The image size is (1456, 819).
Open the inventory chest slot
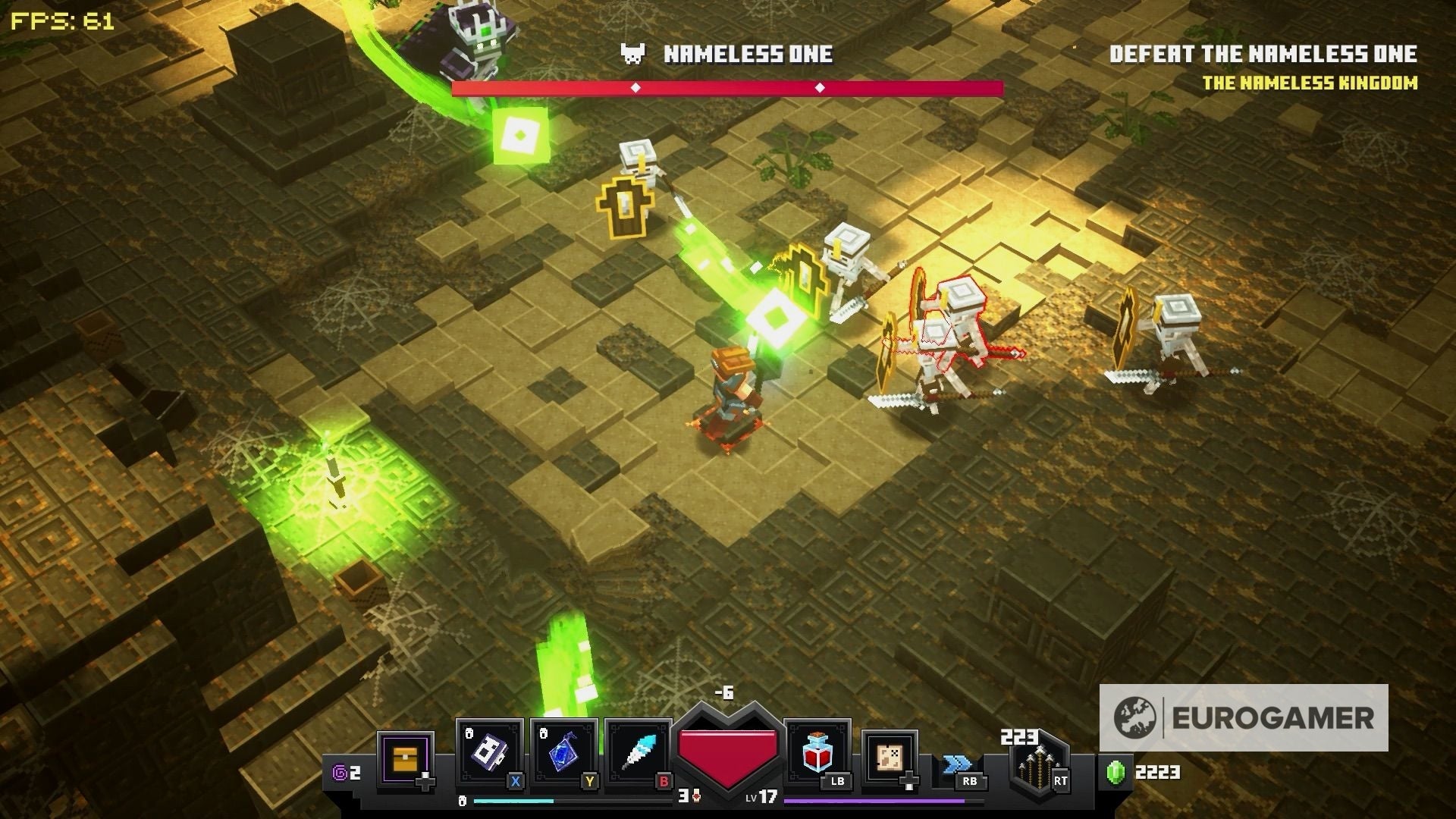406,757
